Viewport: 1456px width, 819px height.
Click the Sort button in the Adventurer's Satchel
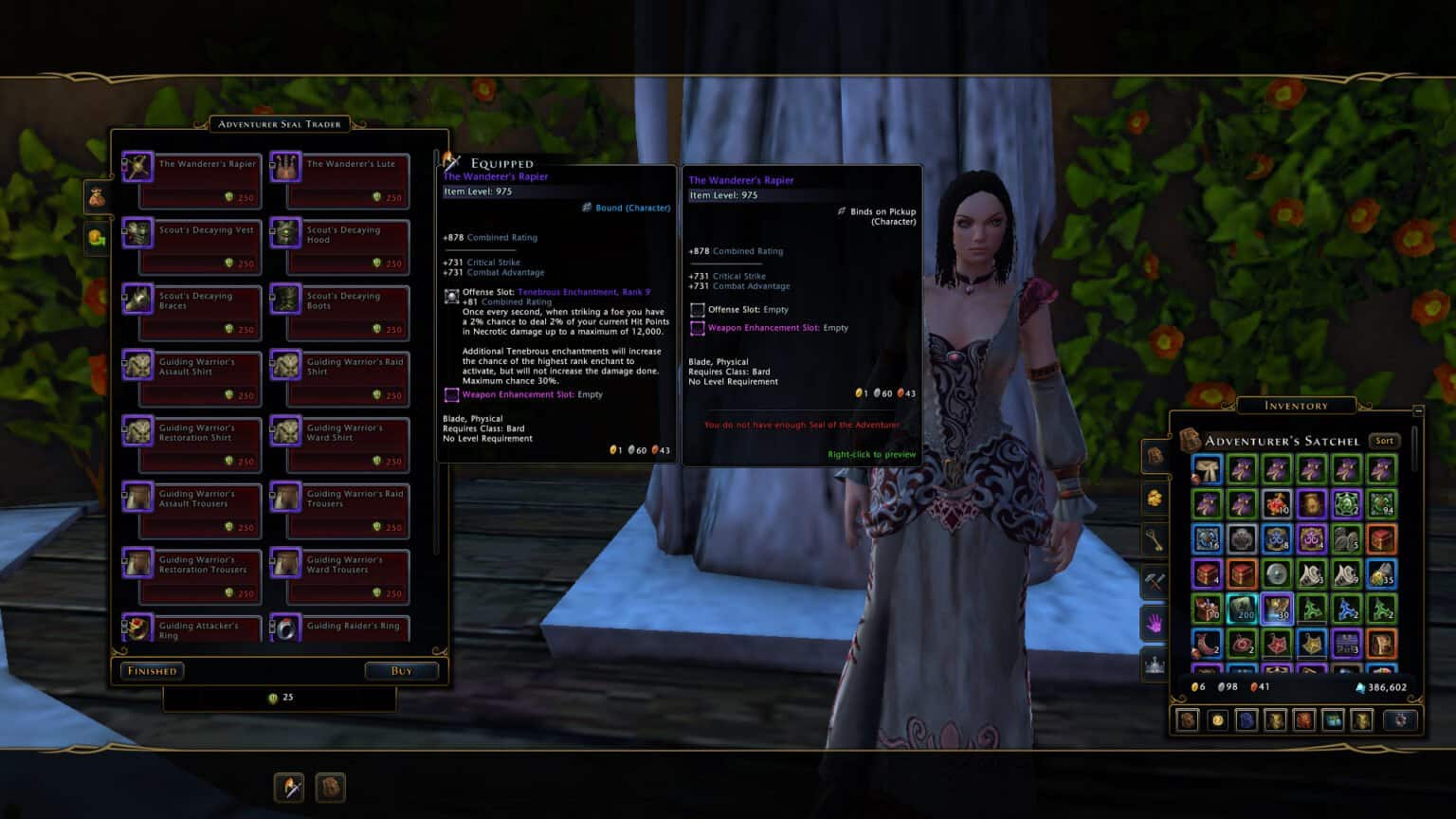coord(1384,441)
